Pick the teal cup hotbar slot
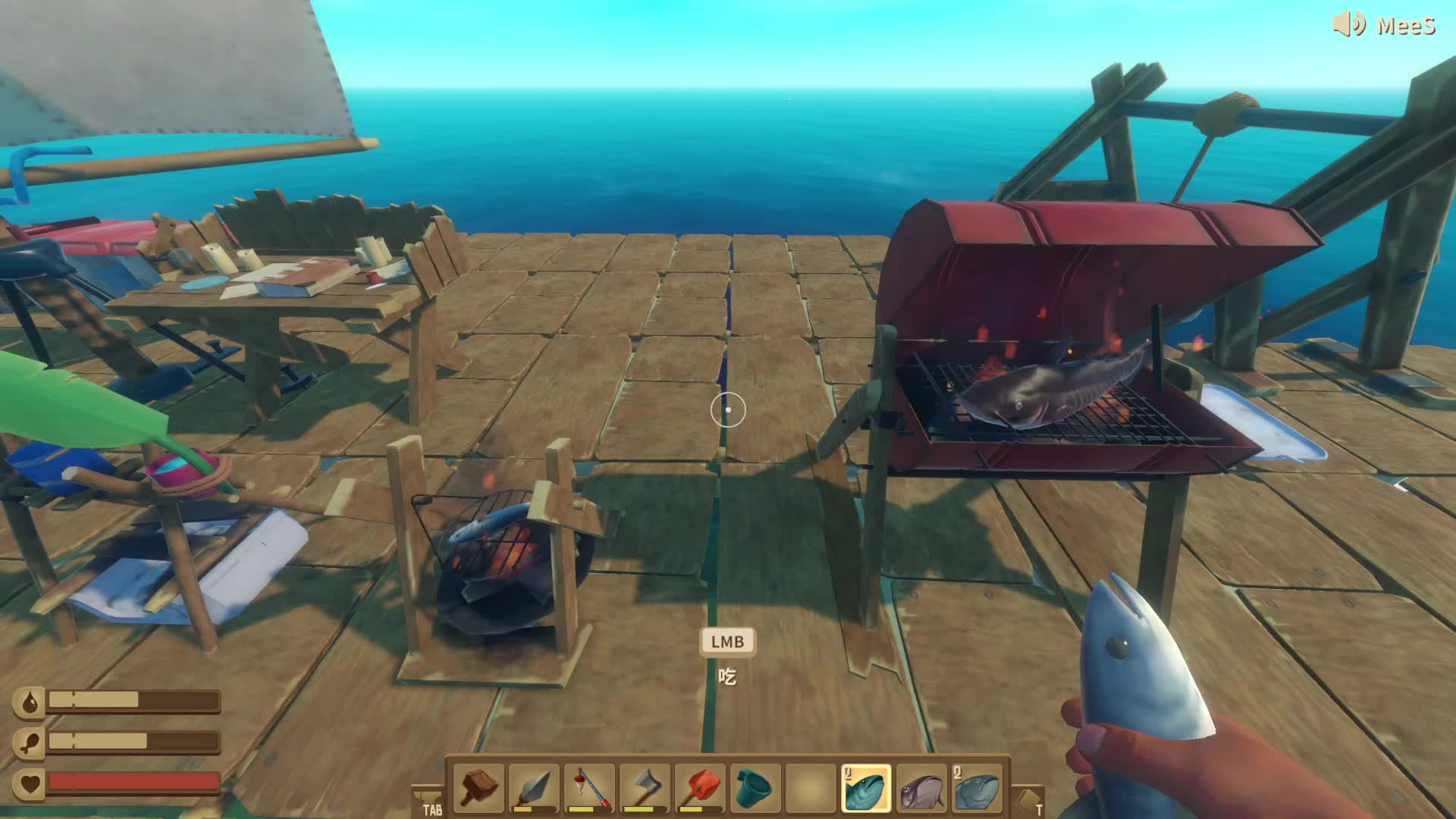 pos(755,789)
